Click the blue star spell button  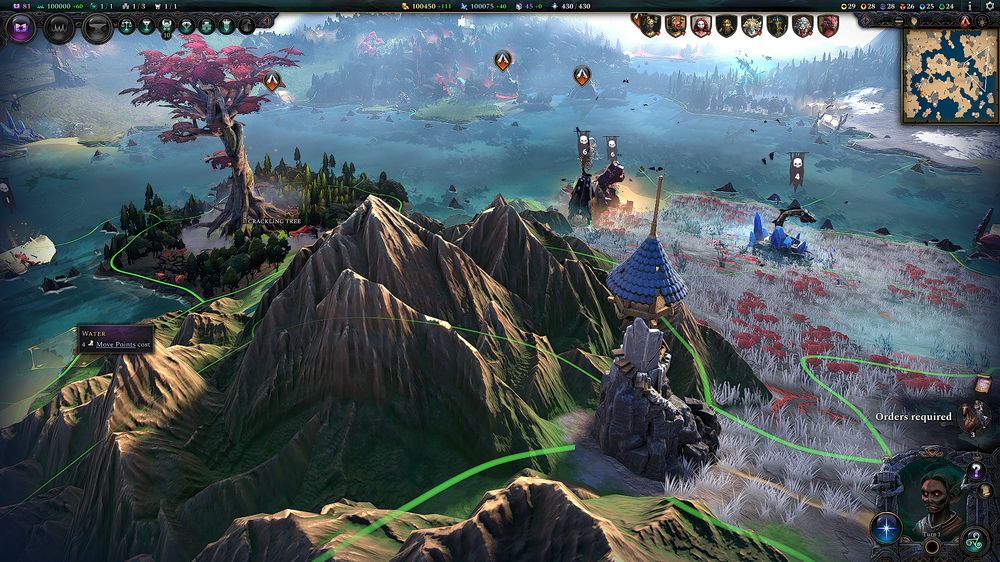[x=886, y=529]
